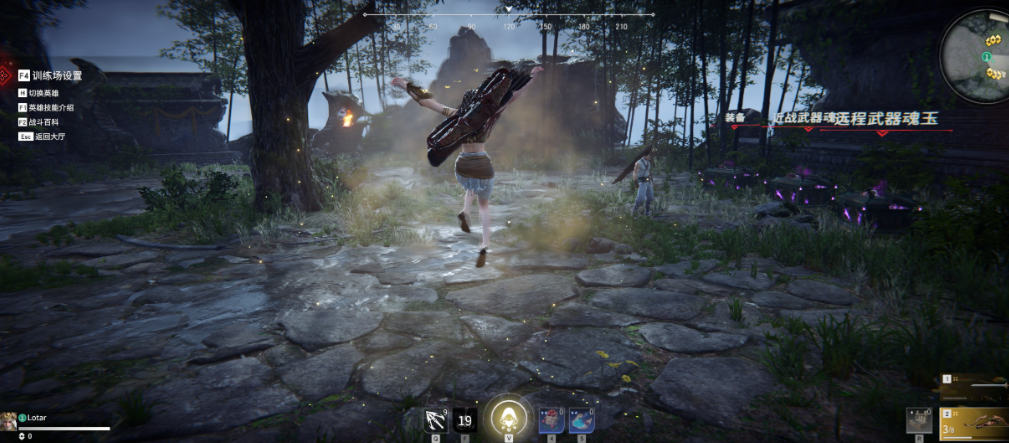
Task: Activate the grappling hook skill icon
Action: pyautogui.click(x=436, y=421)
